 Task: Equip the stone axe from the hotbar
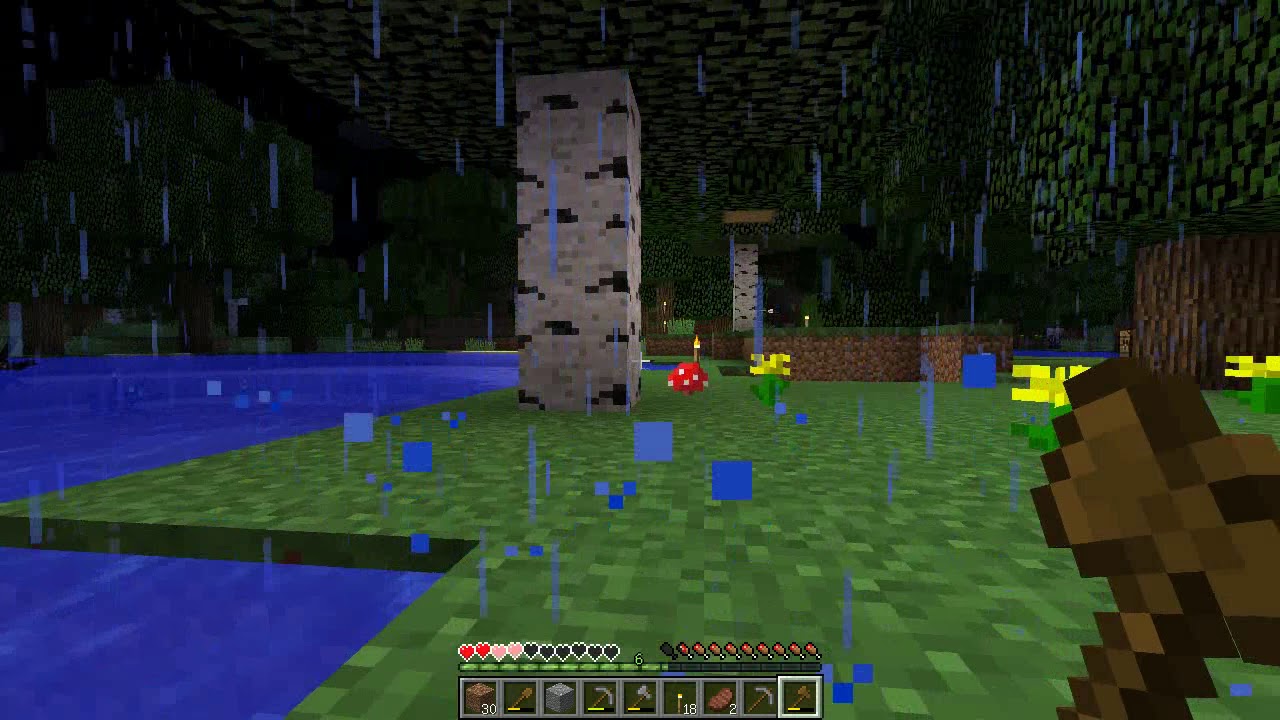tap(640, 697)
